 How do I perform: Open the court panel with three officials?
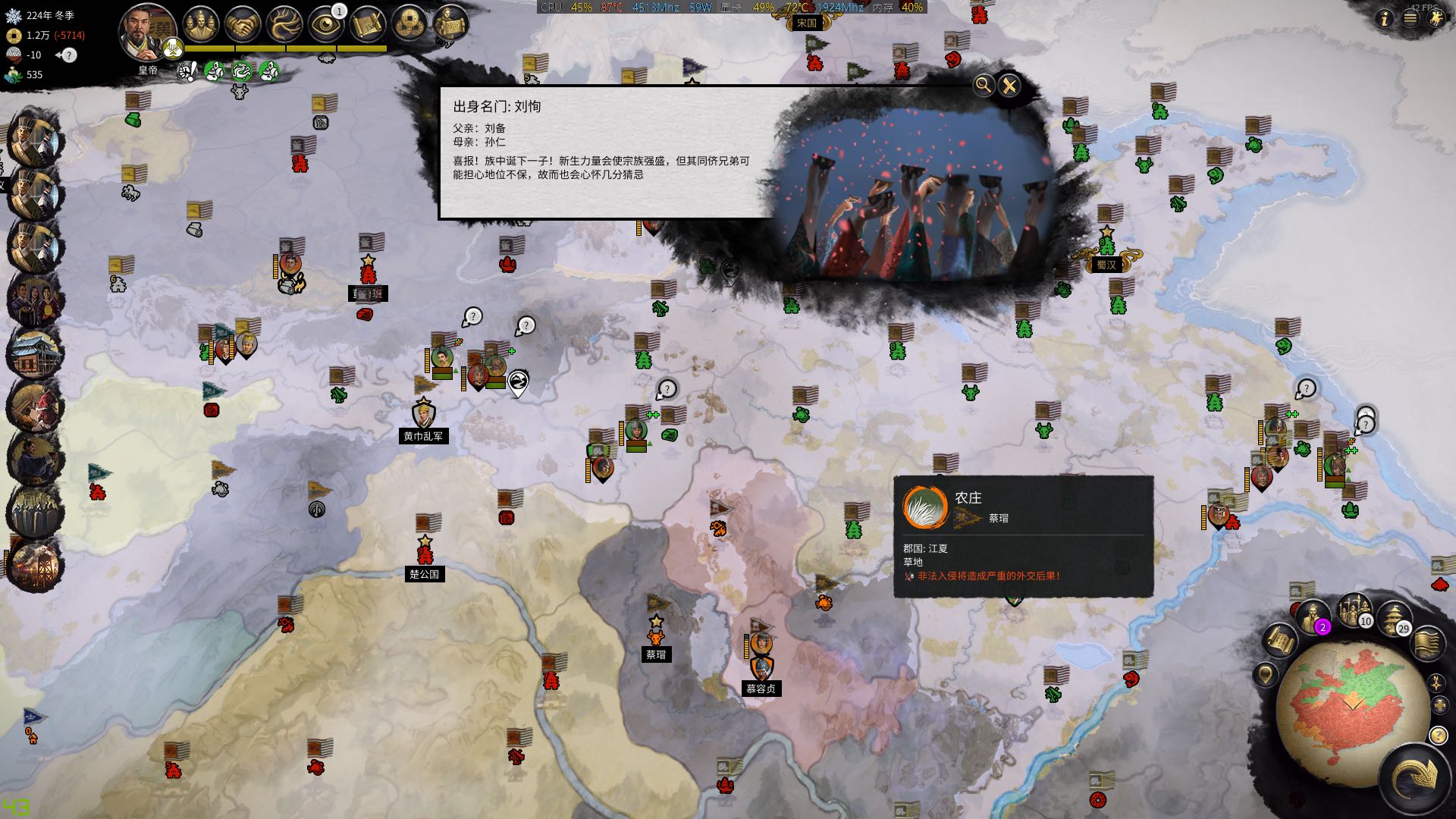(x=201, y=25)
